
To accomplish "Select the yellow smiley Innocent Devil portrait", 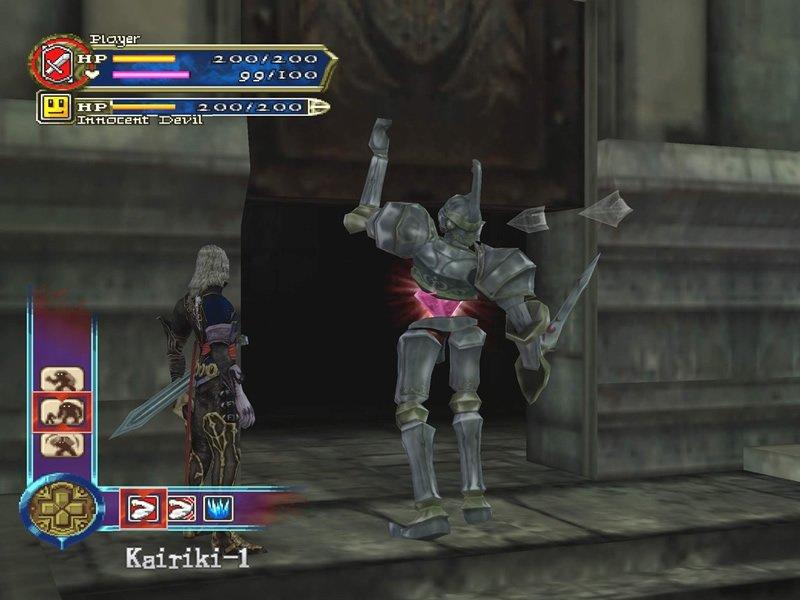I will [56, 106].
